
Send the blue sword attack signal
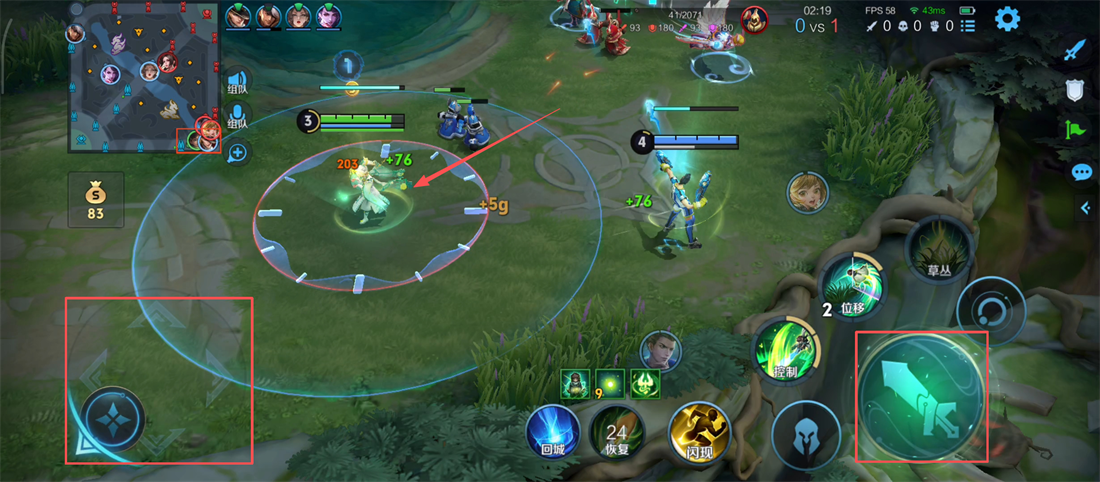pyautogui.click(x=1075, y=51)
